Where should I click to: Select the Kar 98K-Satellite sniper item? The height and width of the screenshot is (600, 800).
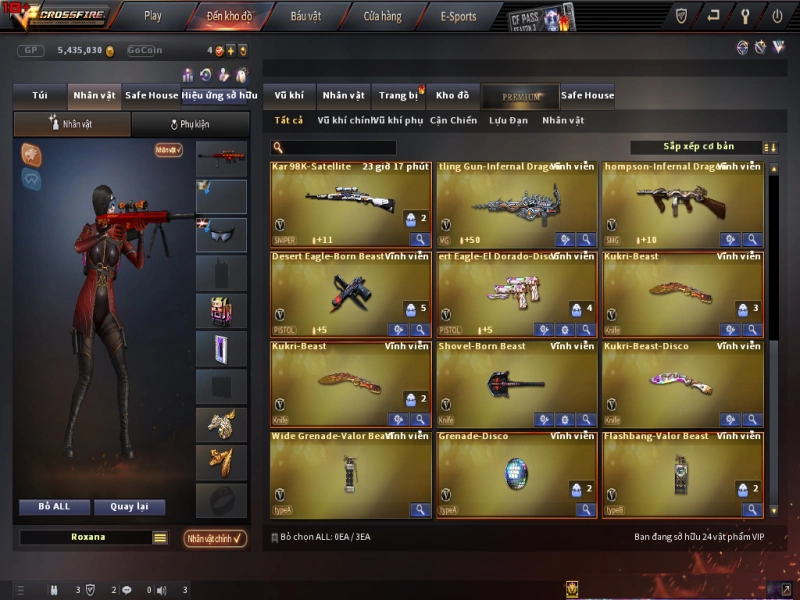coord(351,204)
